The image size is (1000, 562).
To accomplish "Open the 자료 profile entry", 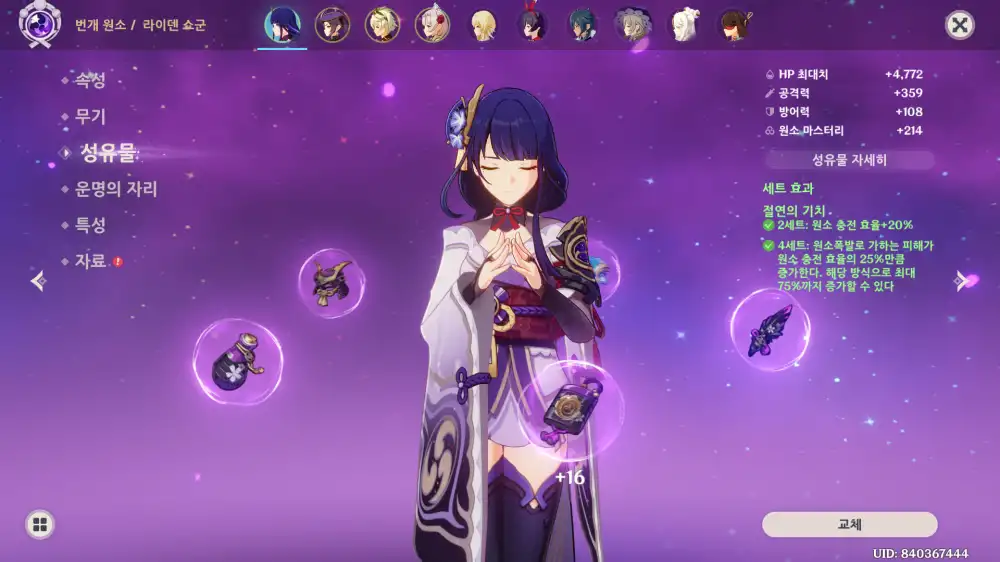I will pyautogui.click(x=90, y=261).
